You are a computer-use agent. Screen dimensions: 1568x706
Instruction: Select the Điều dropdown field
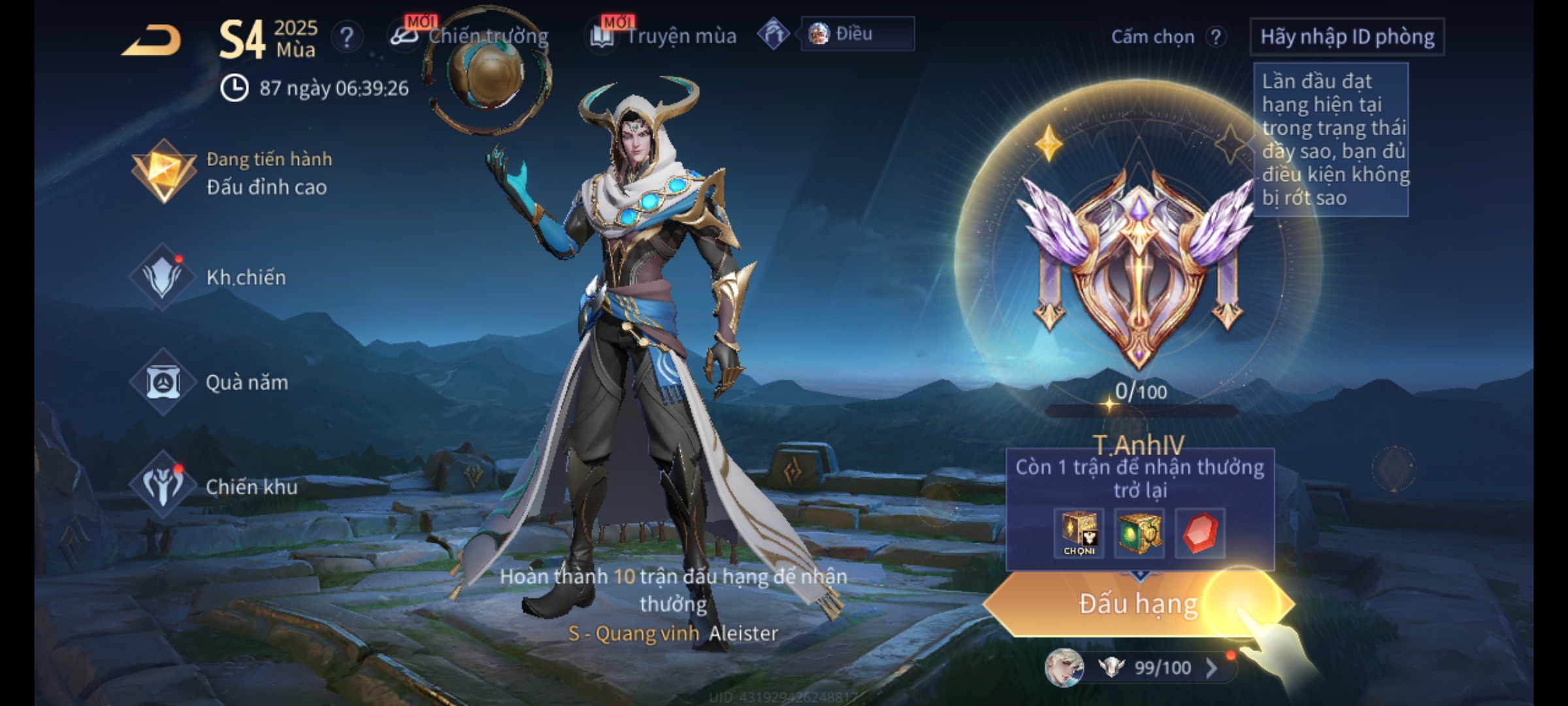[857, 34]
